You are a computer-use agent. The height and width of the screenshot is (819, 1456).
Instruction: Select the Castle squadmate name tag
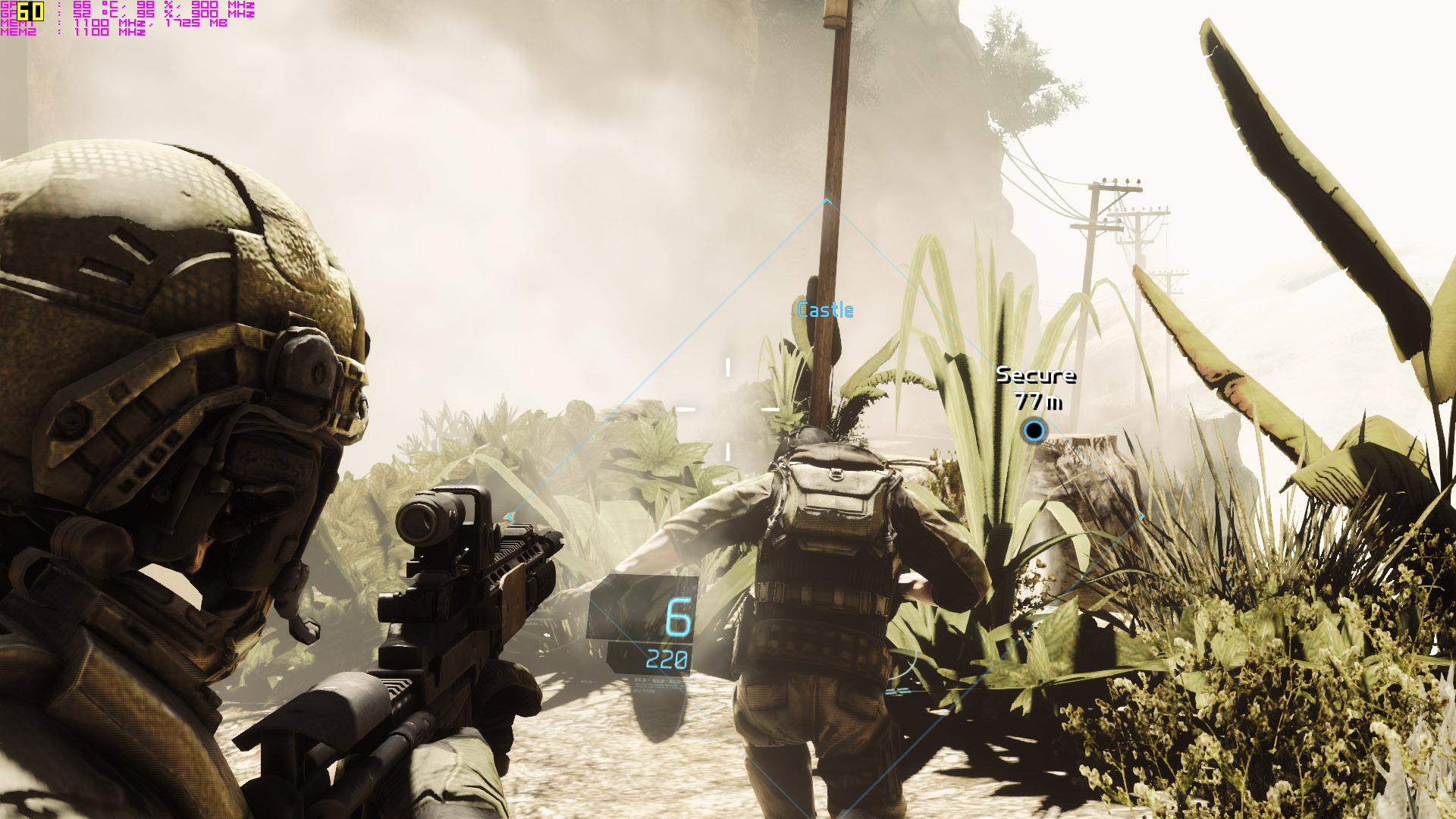[x=825, y=310]
